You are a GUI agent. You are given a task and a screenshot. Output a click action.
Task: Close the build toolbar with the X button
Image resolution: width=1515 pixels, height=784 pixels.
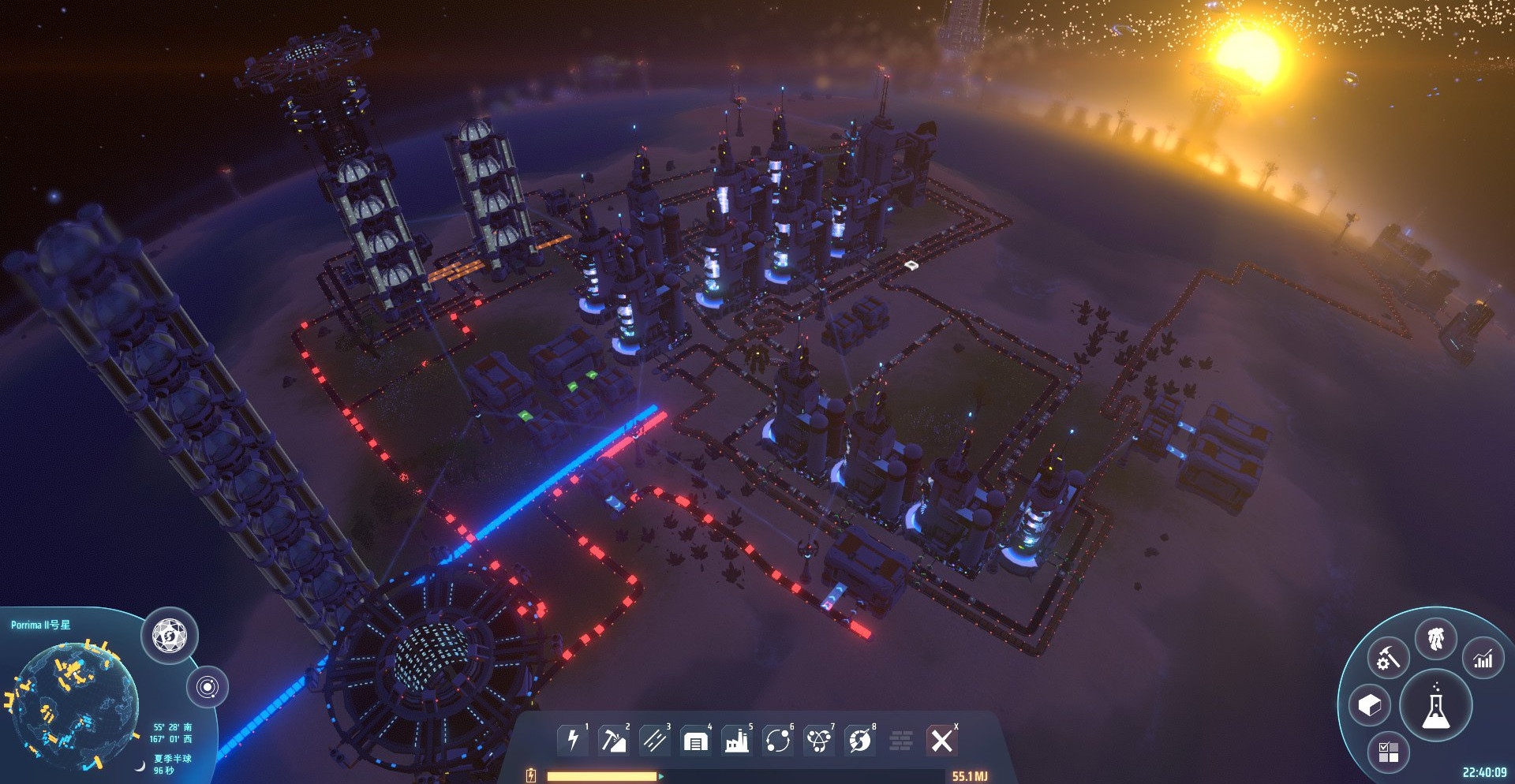tap(941, 741)
